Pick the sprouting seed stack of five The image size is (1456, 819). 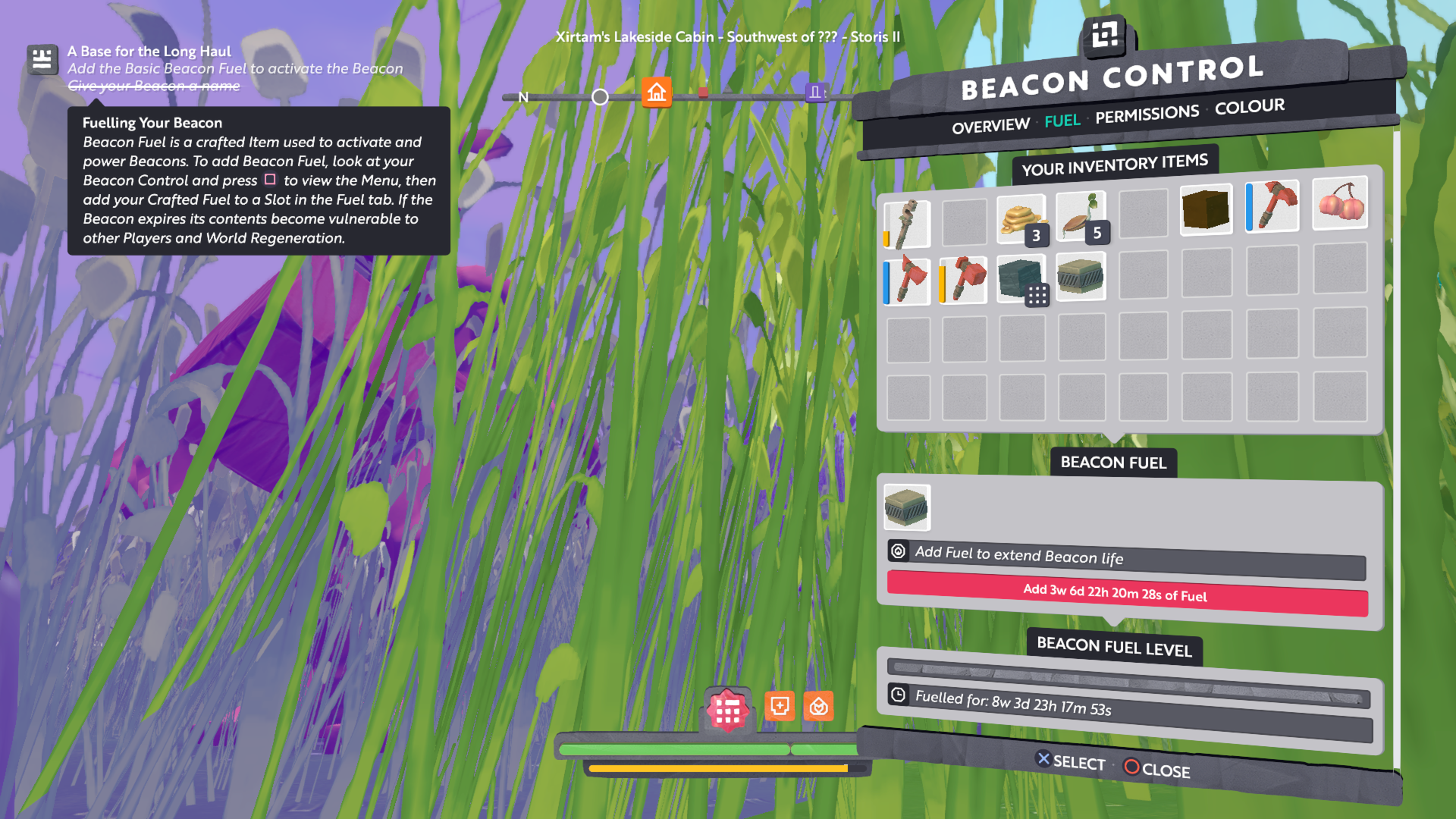[1081, 217]
